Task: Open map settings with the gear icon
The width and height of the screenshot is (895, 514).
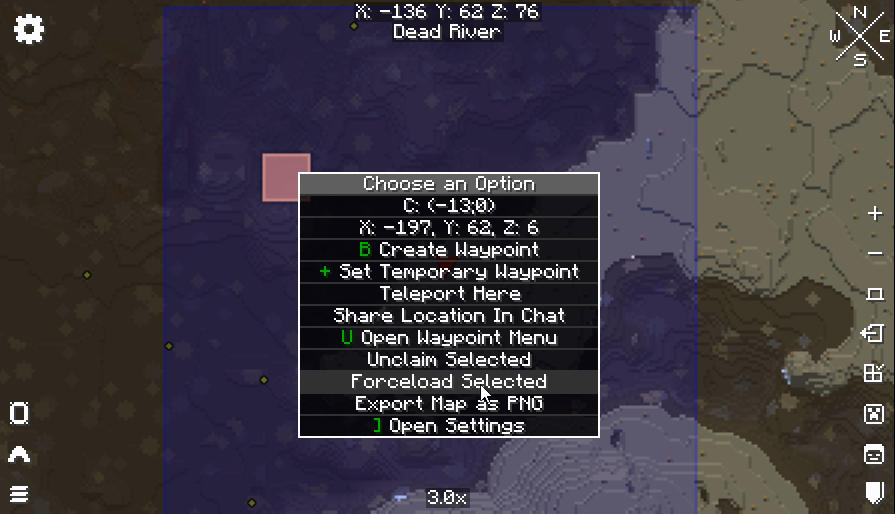Action: pyautogui.click(x=29, y=29)
